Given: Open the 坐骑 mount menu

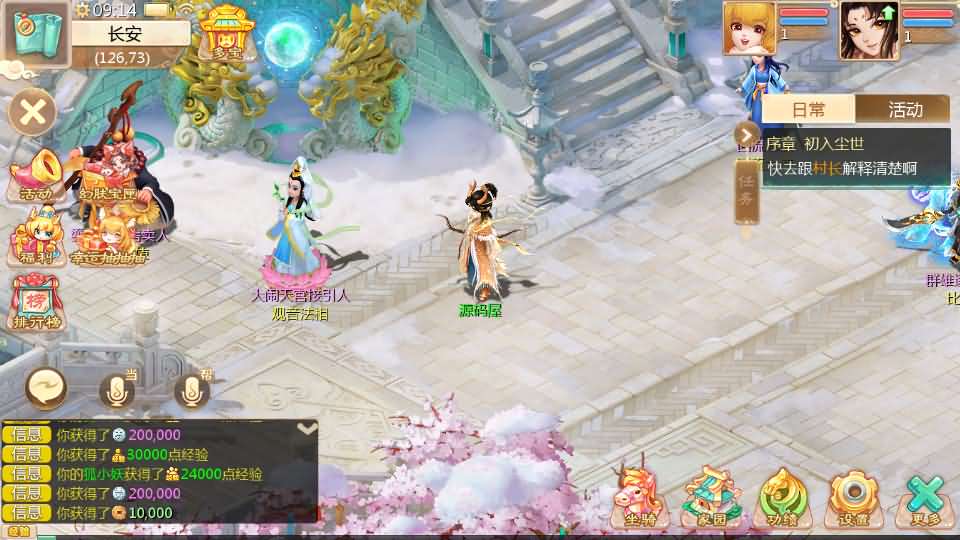Looking at the screenshot, I should [x=641, y=496].
